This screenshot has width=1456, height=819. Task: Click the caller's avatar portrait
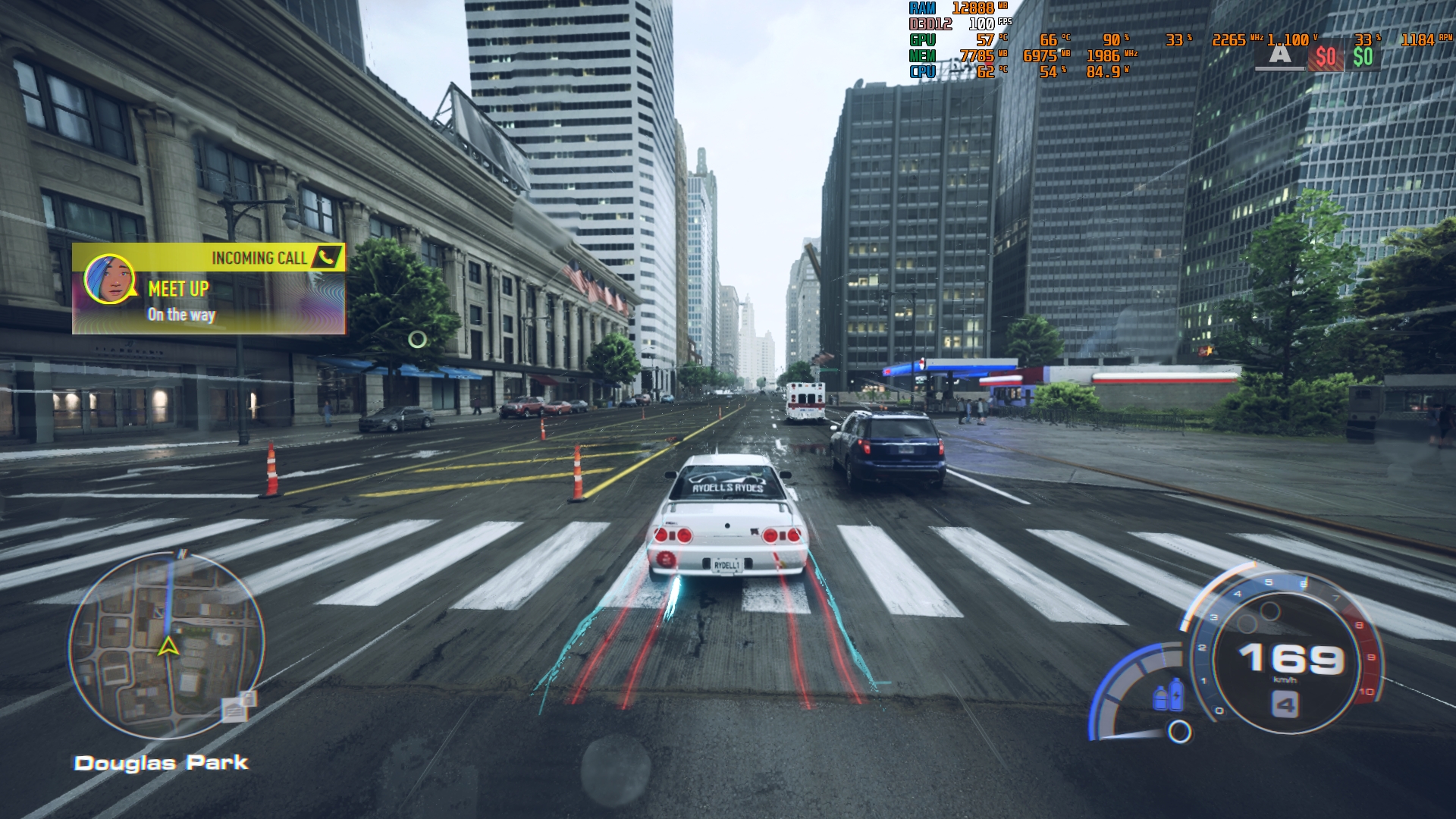coord(110,280)
